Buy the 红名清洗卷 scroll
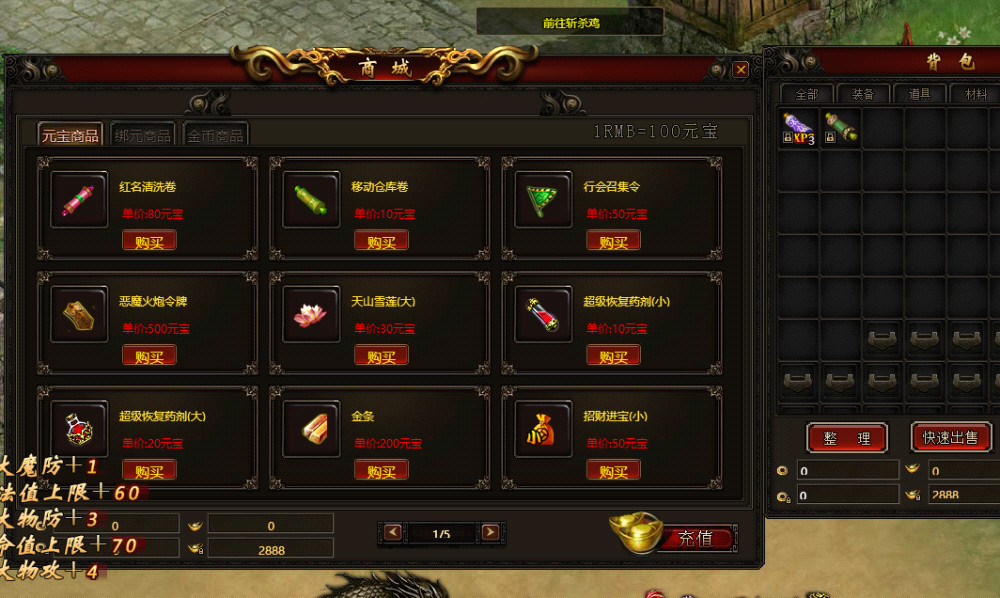The width and height of the screenshot is (1000, 598). (x=149, y=241)
